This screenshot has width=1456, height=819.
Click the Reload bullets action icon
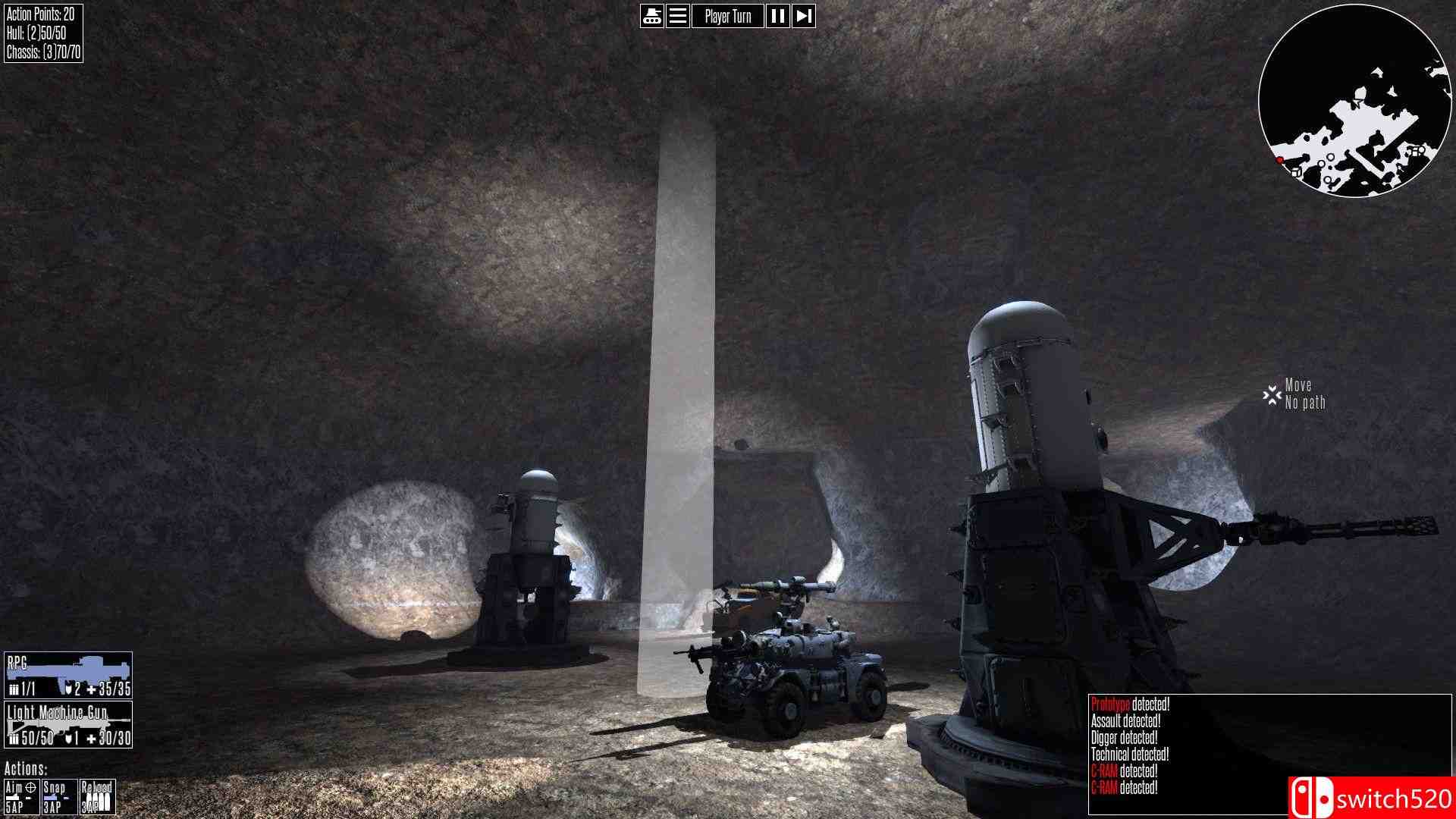(x=99, y=796)
